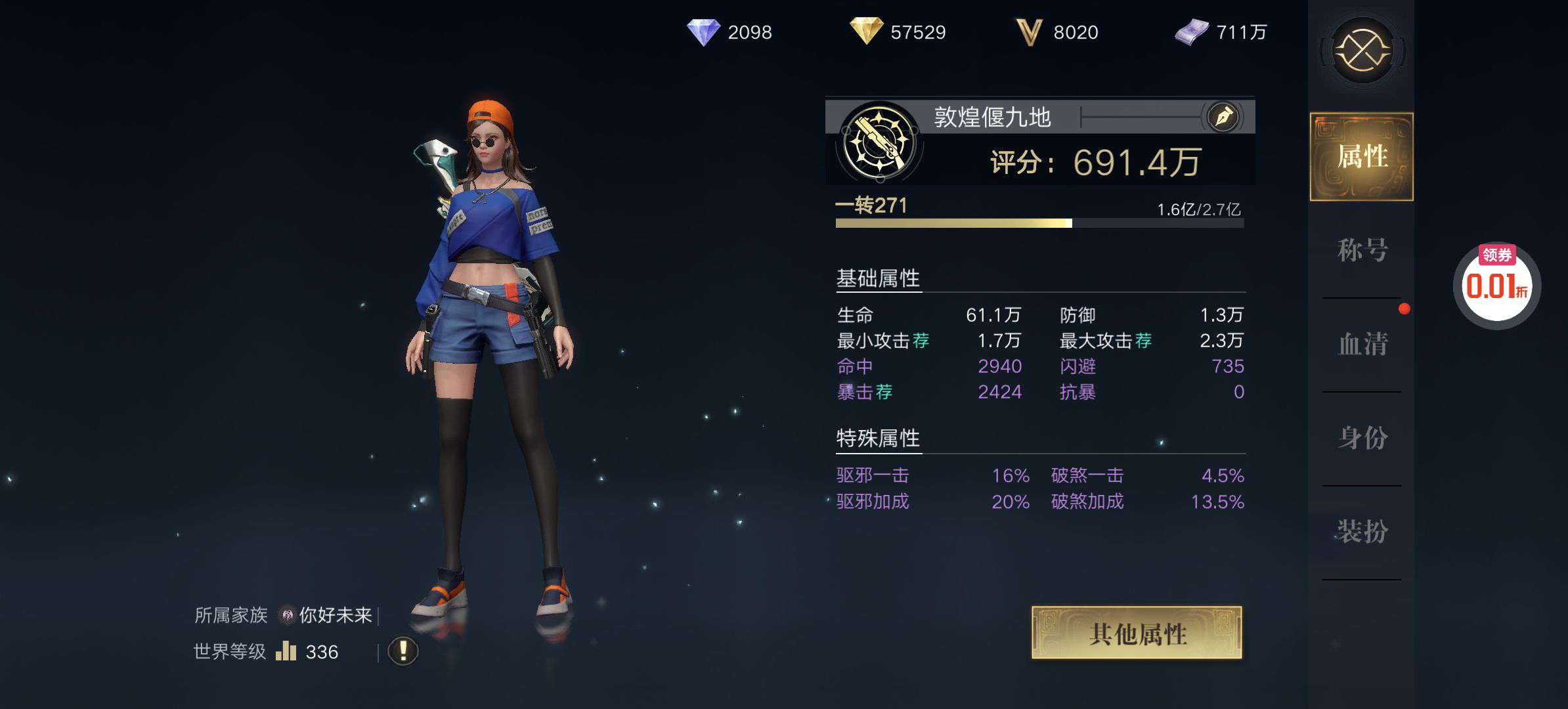The width and height of the screenshot is (1568, 709).
Task: Edit the character name with the pen icon
Action: [1223, 118]
